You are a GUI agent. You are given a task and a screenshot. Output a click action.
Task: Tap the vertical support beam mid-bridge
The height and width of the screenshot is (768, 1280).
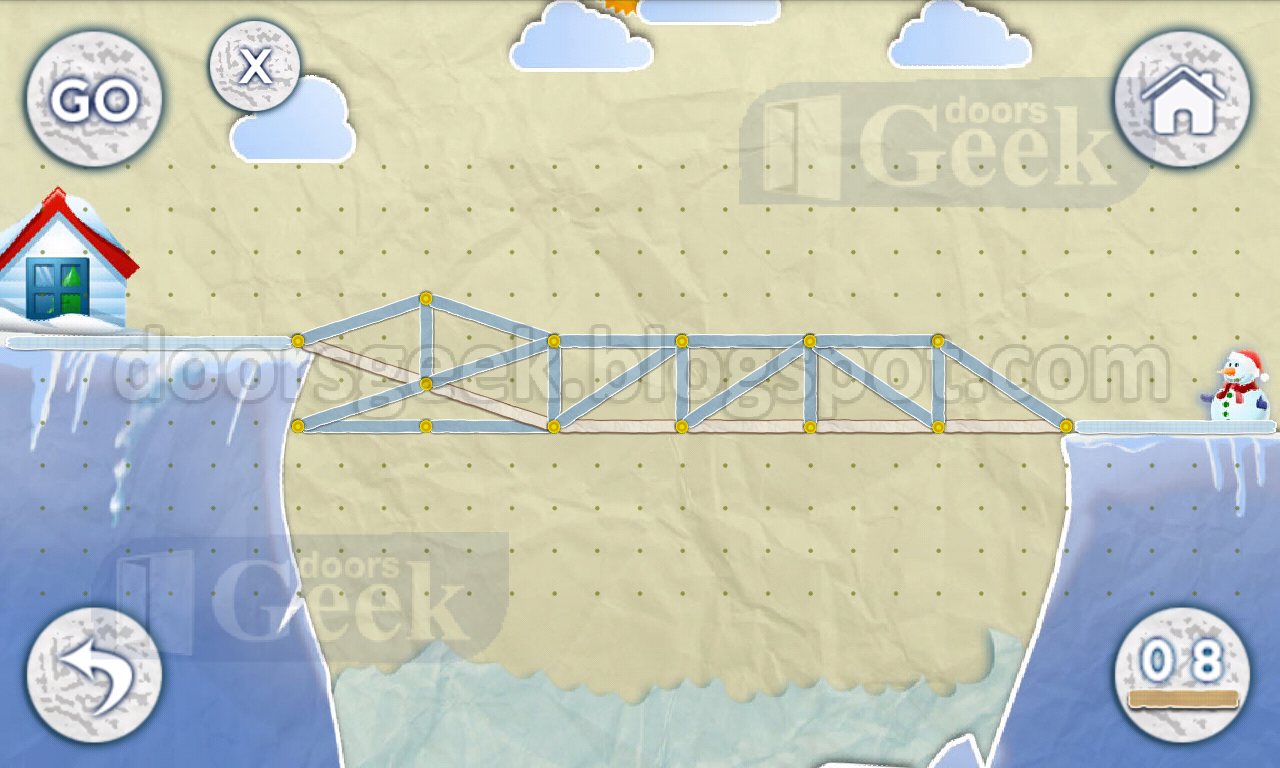[681, 385]
